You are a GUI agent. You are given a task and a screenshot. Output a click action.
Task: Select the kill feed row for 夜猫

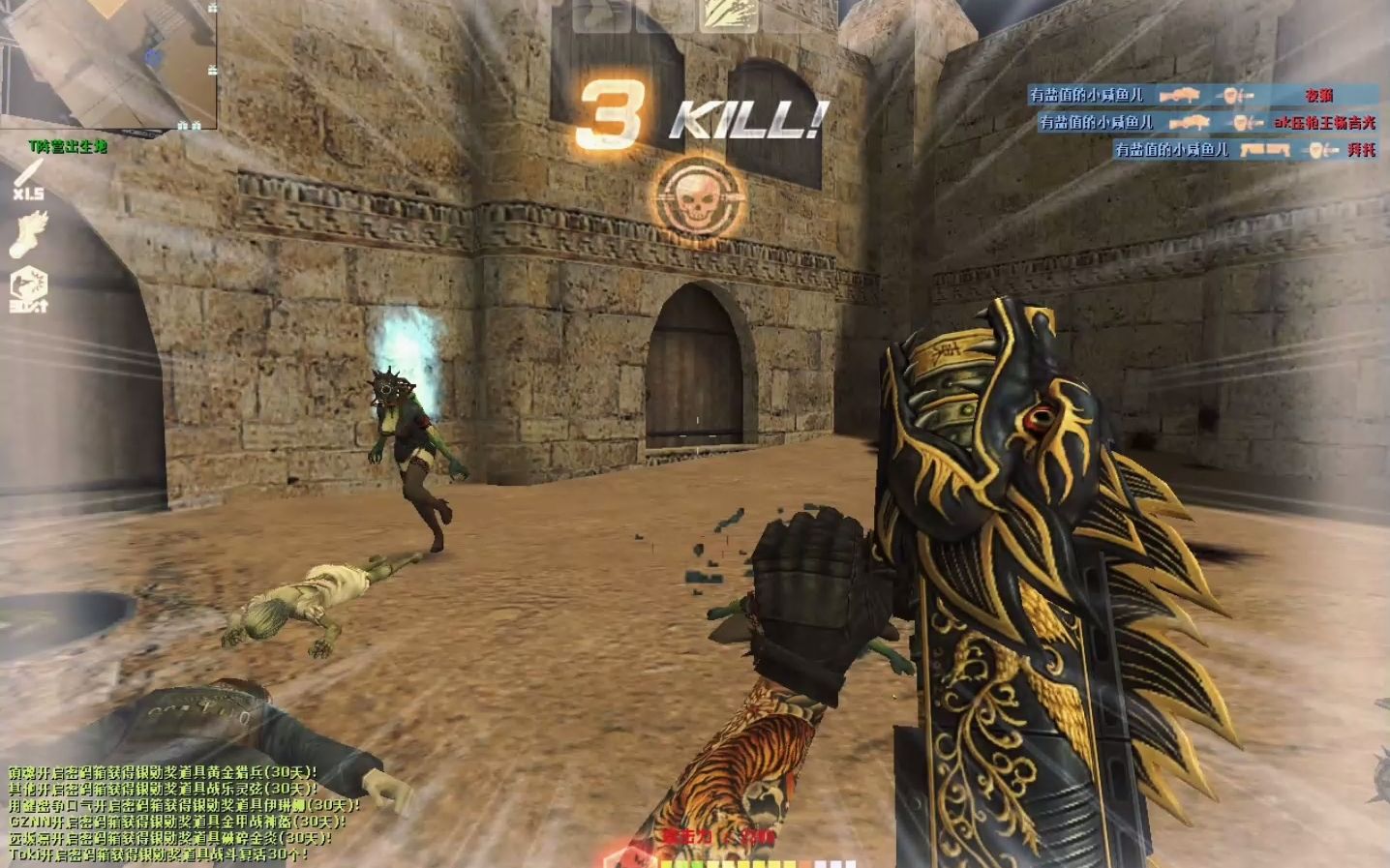(x=1202, y=95)
